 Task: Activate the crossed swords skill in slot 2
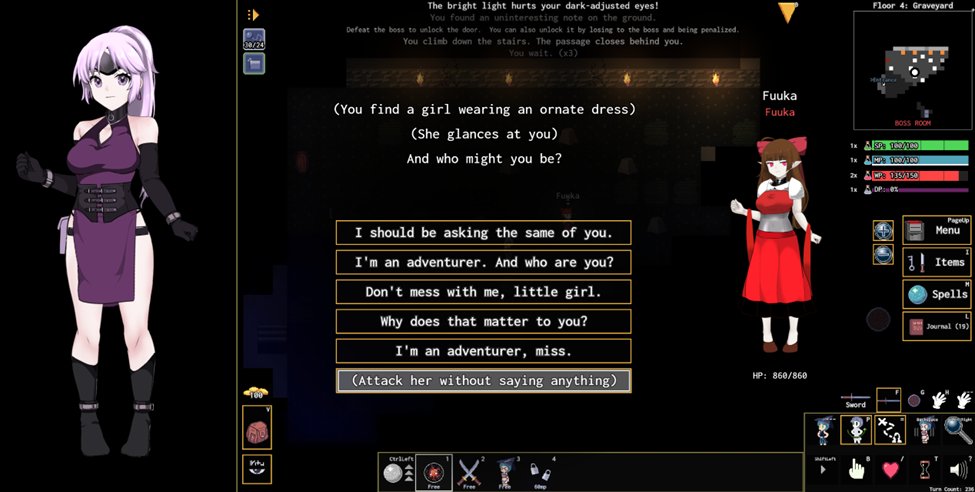469,470
